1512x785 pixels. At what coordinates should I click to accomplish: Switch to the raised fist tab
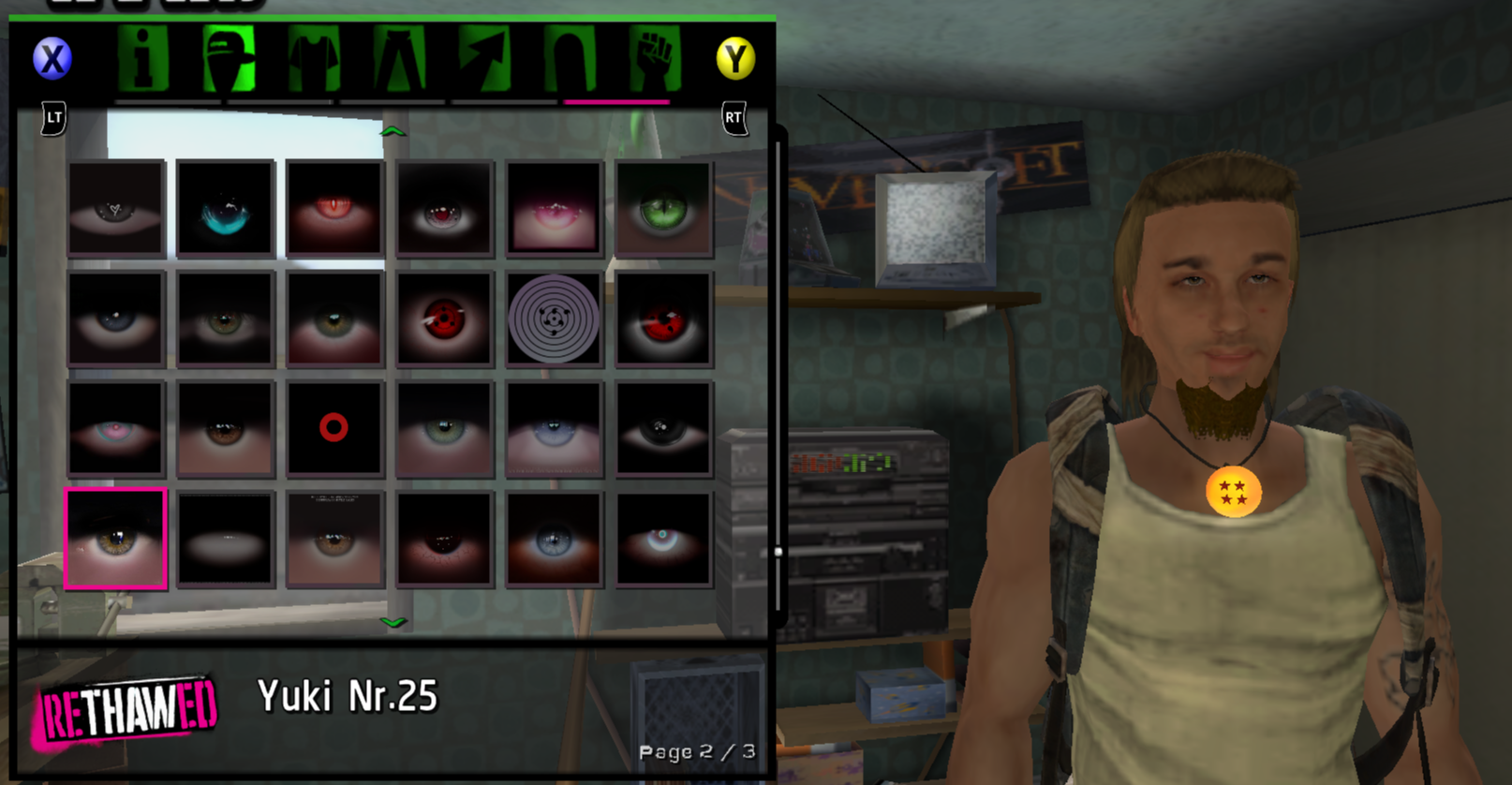pos(654,59)
